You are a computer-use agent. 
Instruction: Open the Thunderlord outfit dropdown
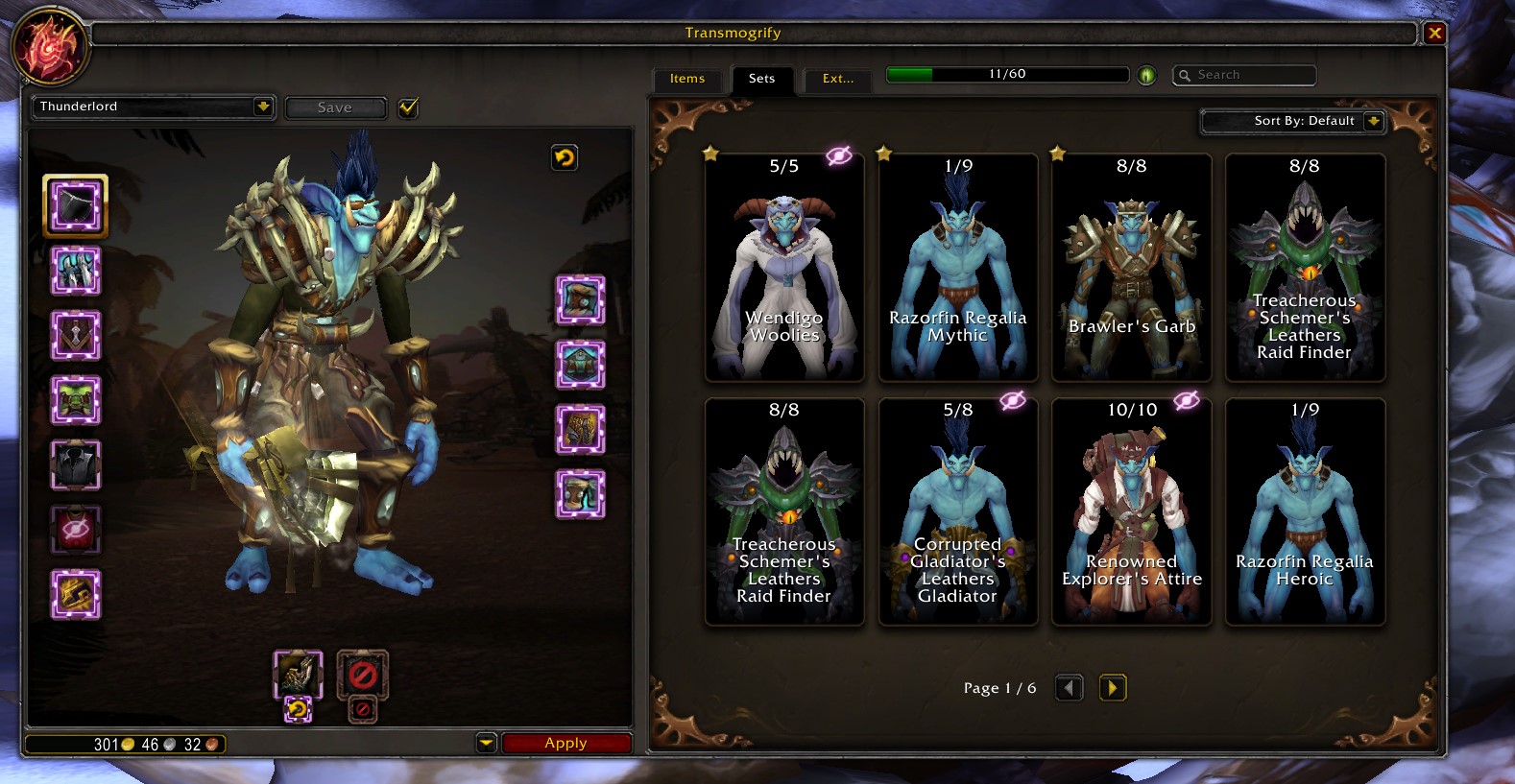[x=154, y=107]
